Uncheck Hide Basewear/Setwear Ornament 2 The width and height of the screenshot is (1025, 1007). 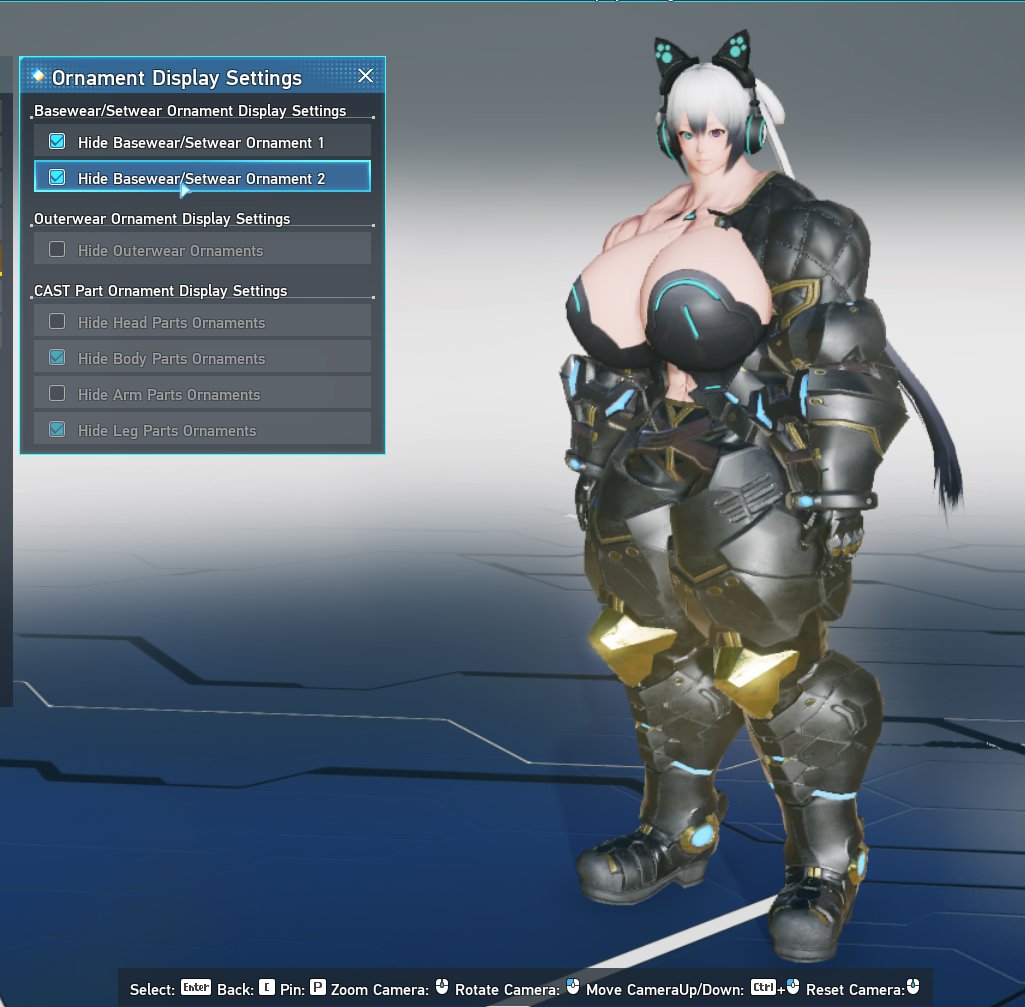pyautogui.click(x=58, y=178)
